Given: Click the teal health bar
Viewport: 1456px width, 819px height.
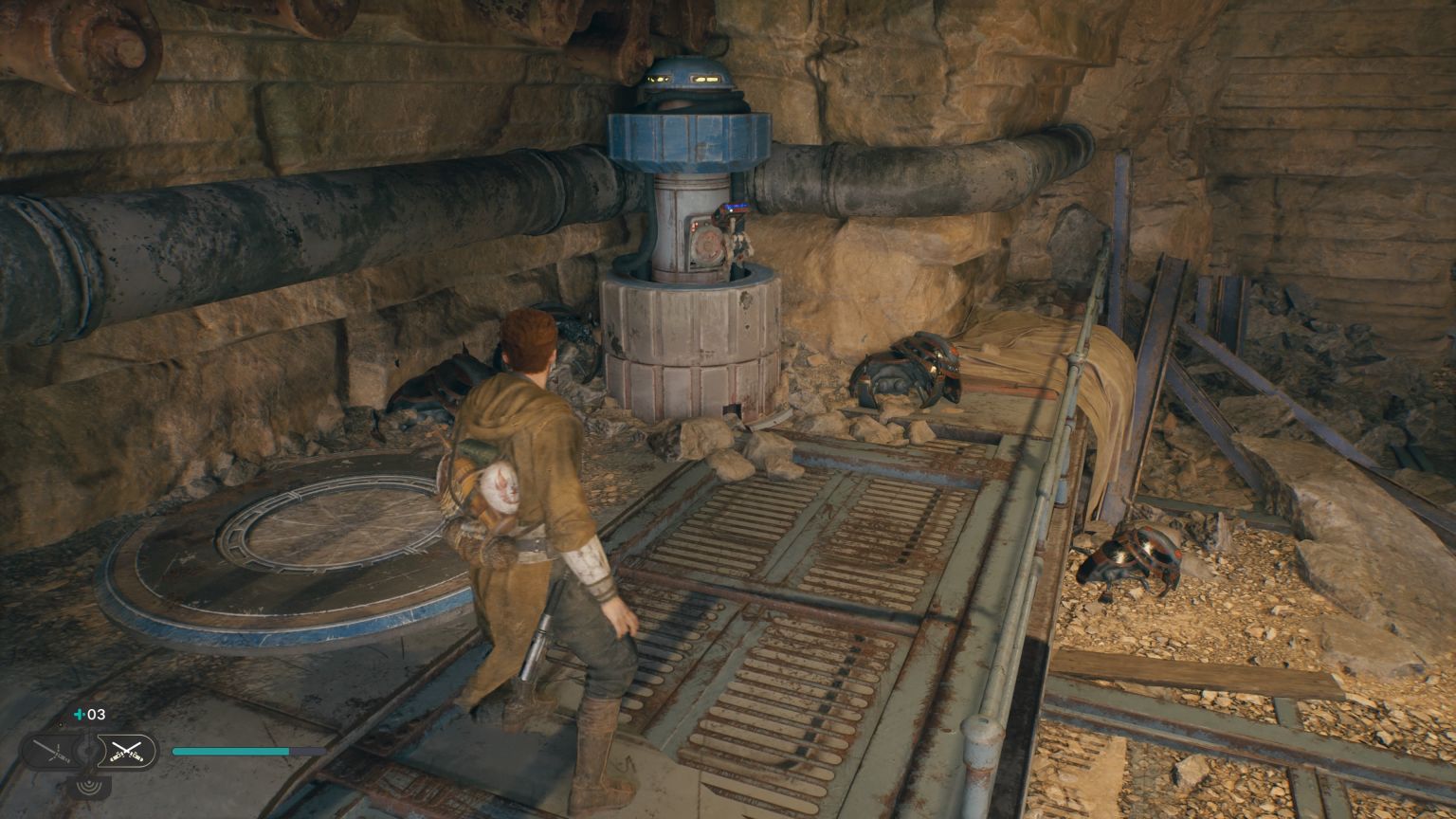Looking at the screenshot, I should click(x=232, y=751).
